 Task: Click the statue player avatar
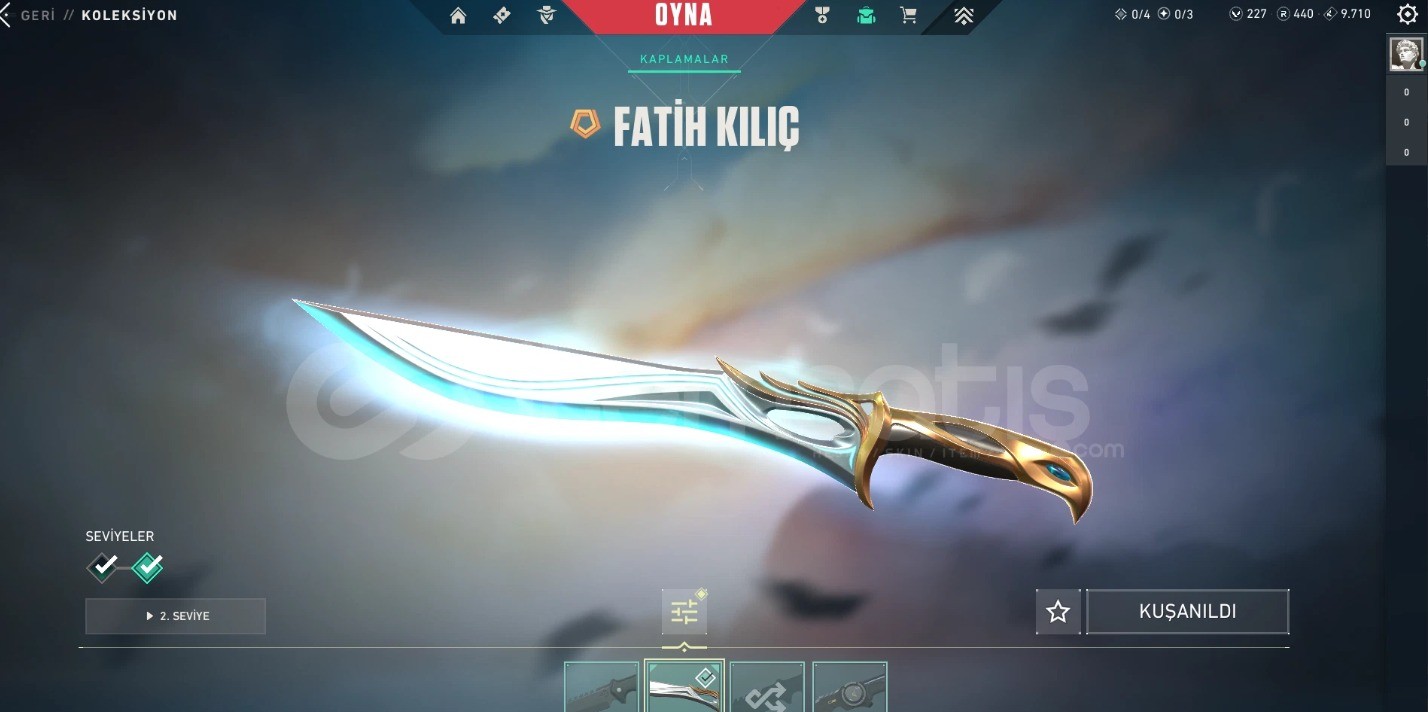[1405, 54]
